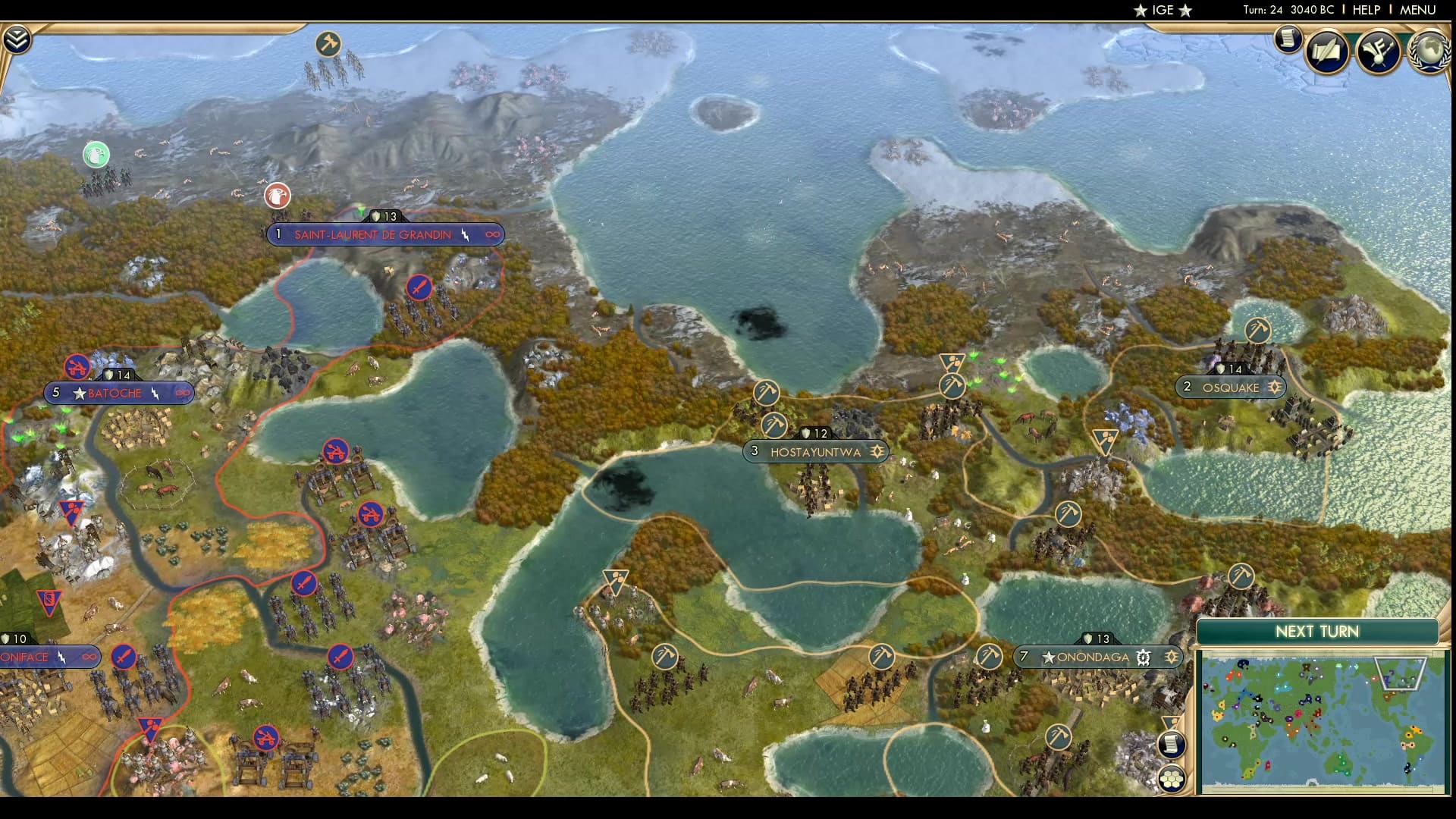Screen dimensions: 1456x819
Task: Select the sword unit flag below Saint-Laurent de Grandin
Action: pyautogui.click(x=421, y=288)
